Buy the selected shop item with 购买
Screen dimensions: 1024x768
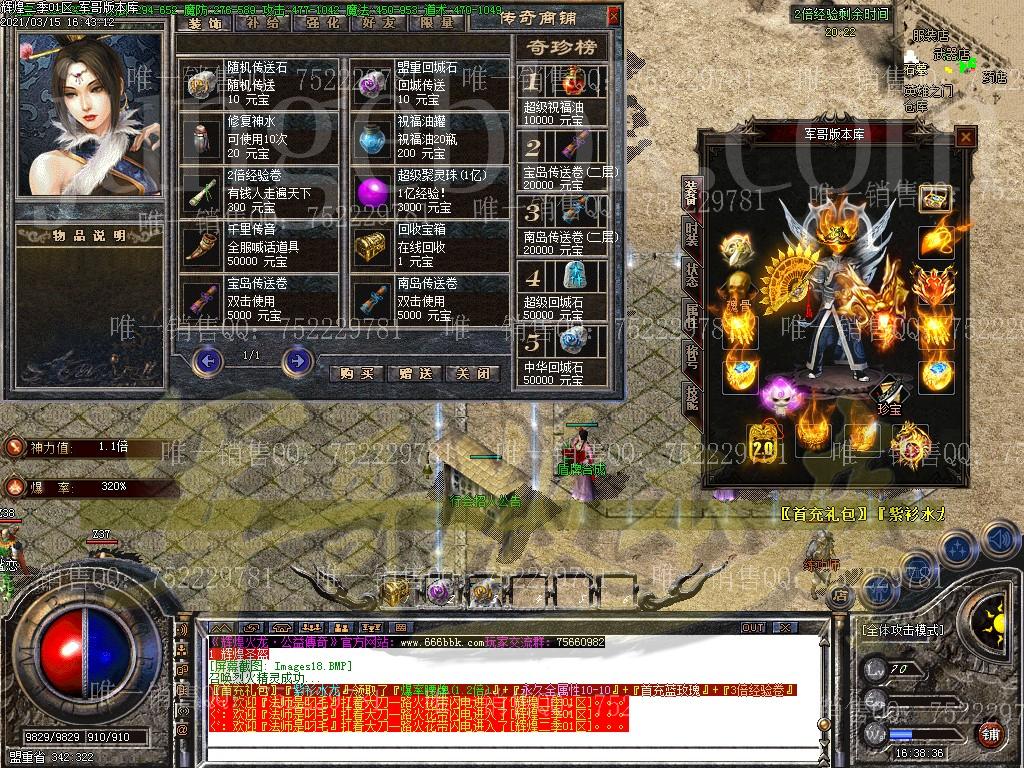(x=357, y=373)
